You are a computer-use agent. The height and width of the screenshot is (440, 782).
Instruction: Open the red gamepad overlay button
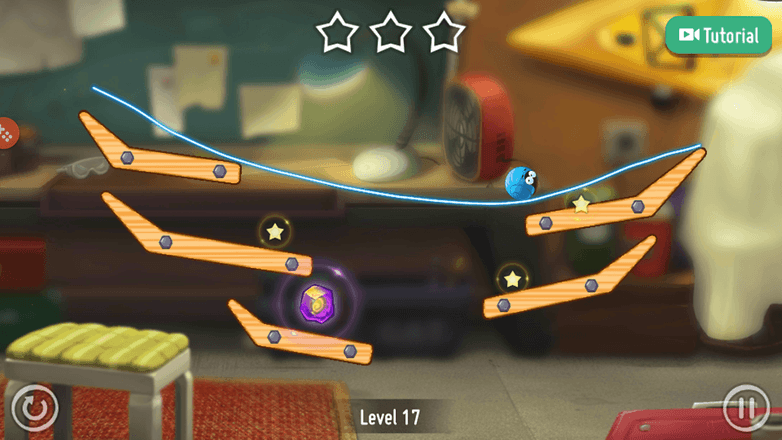click(x=6, y=131)
